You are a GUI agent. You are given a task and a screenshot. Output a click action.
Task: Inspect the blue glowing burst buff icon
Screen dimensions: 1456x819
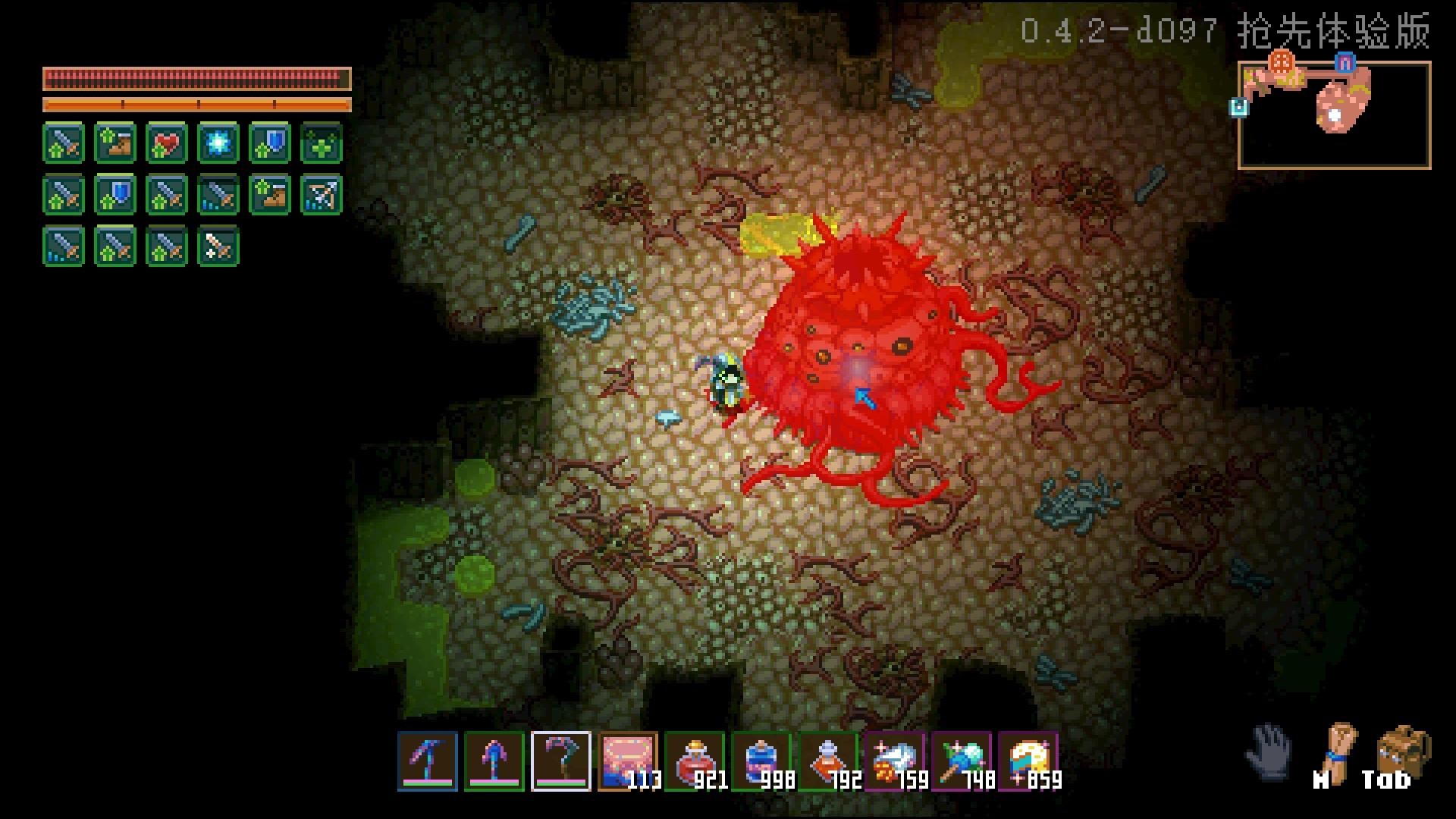coord(218,143)
